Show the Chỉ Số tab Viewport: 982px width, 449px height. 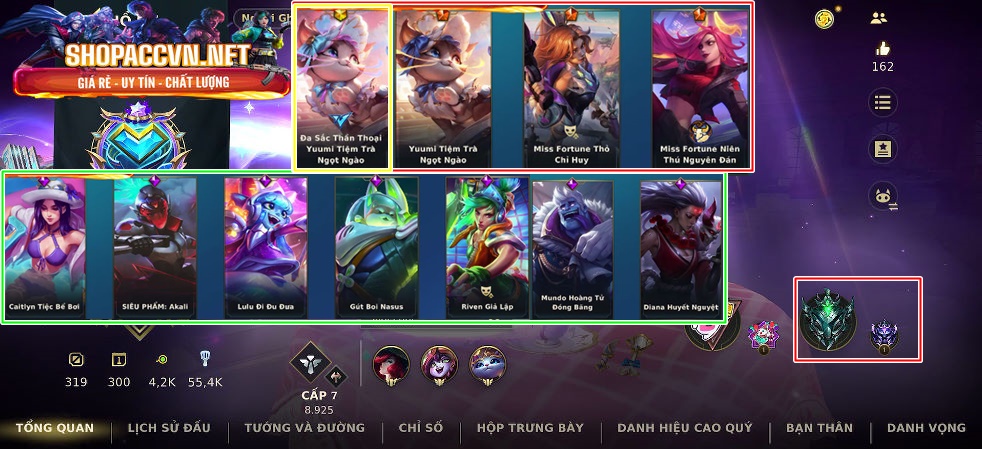420,428
